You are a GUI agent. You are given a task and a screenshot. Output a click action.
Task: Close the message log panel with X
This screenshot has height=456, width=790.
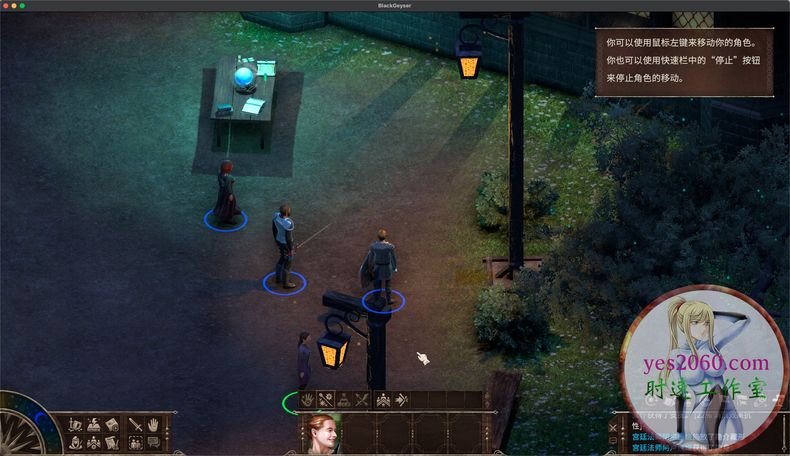point(613,428)
